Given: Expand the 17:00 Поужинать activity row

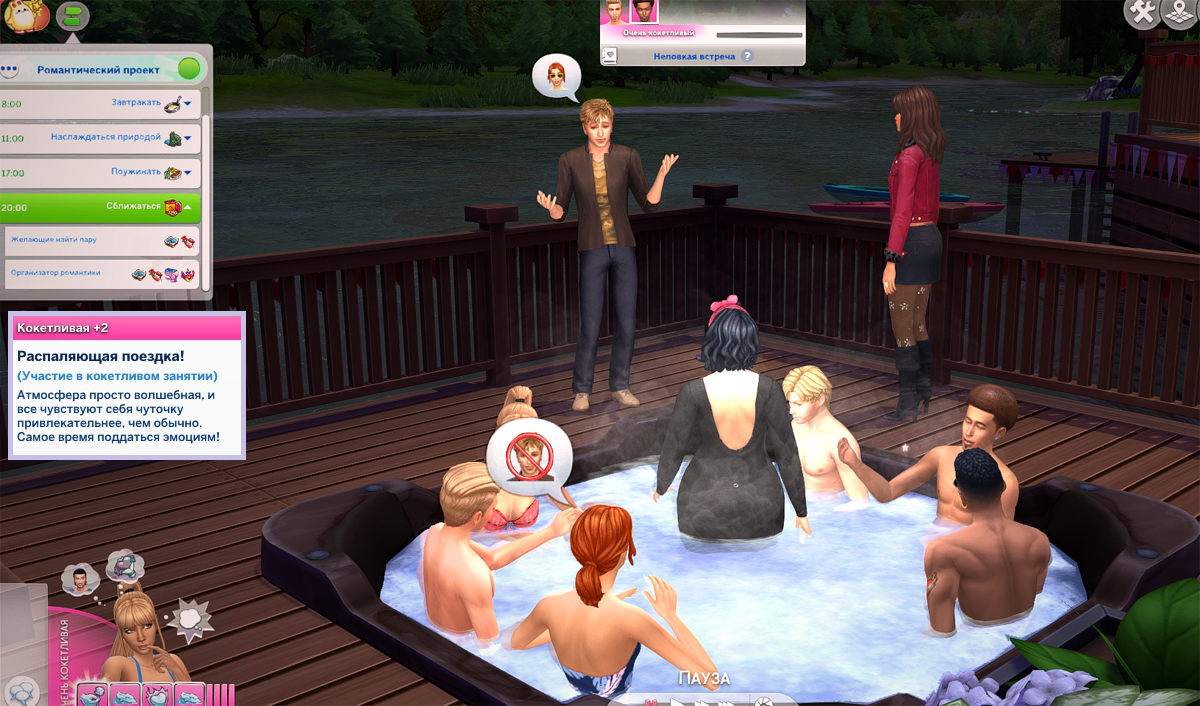Looking at the screenshot, I should (187, 173).
